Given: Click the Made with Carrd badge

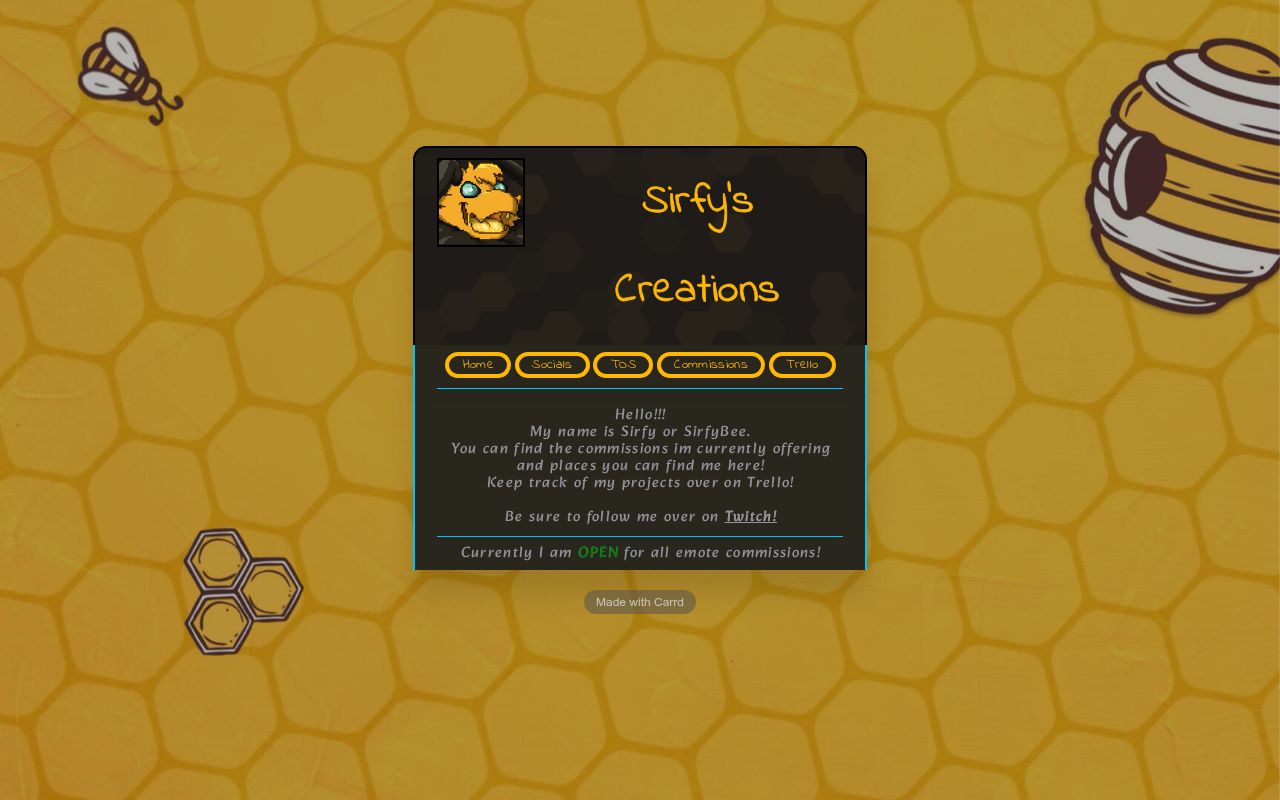Looking at the screenshot, I should pos(639,601).
